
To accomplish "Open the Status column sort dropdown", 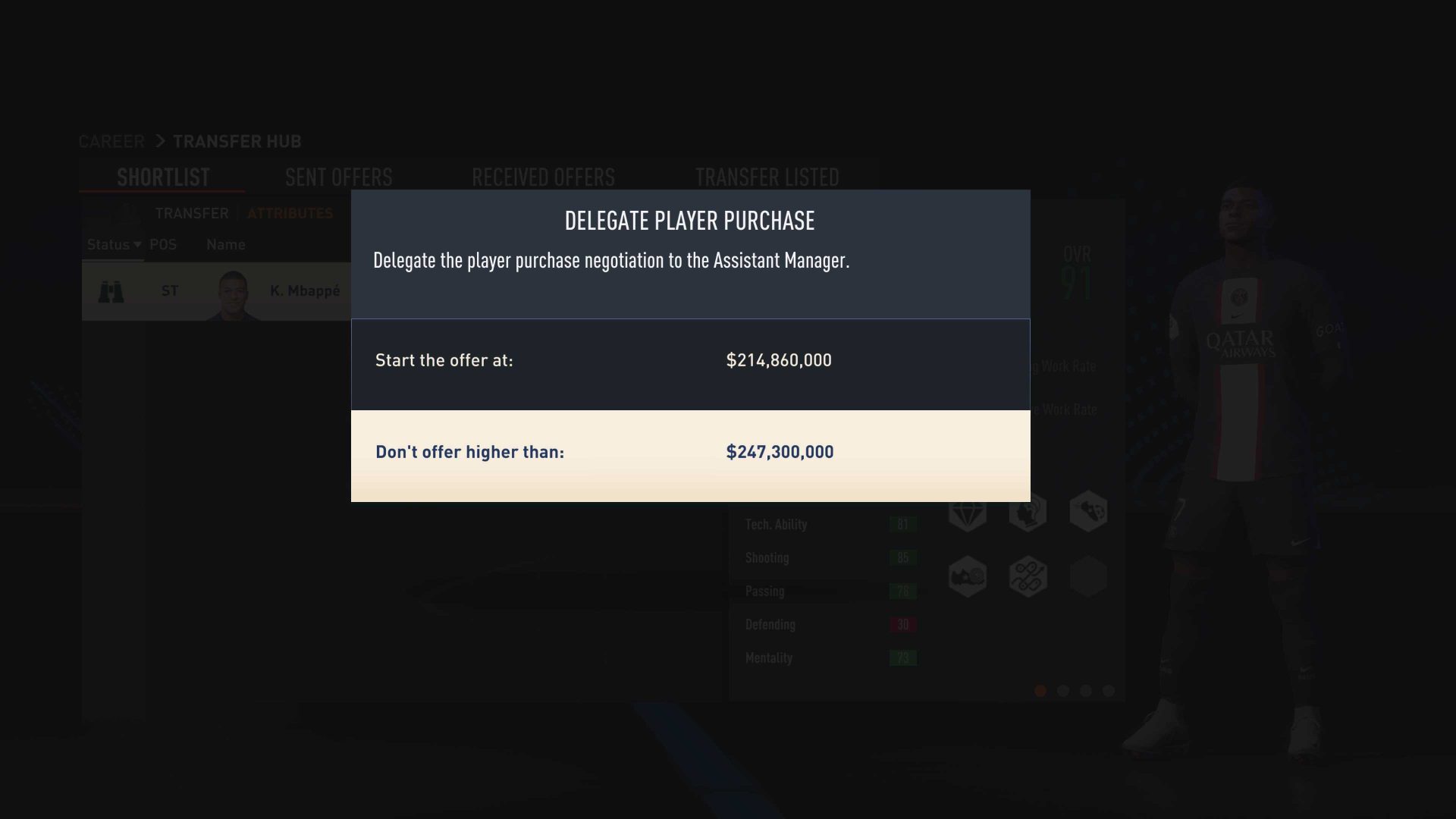I will pos(112,244).
